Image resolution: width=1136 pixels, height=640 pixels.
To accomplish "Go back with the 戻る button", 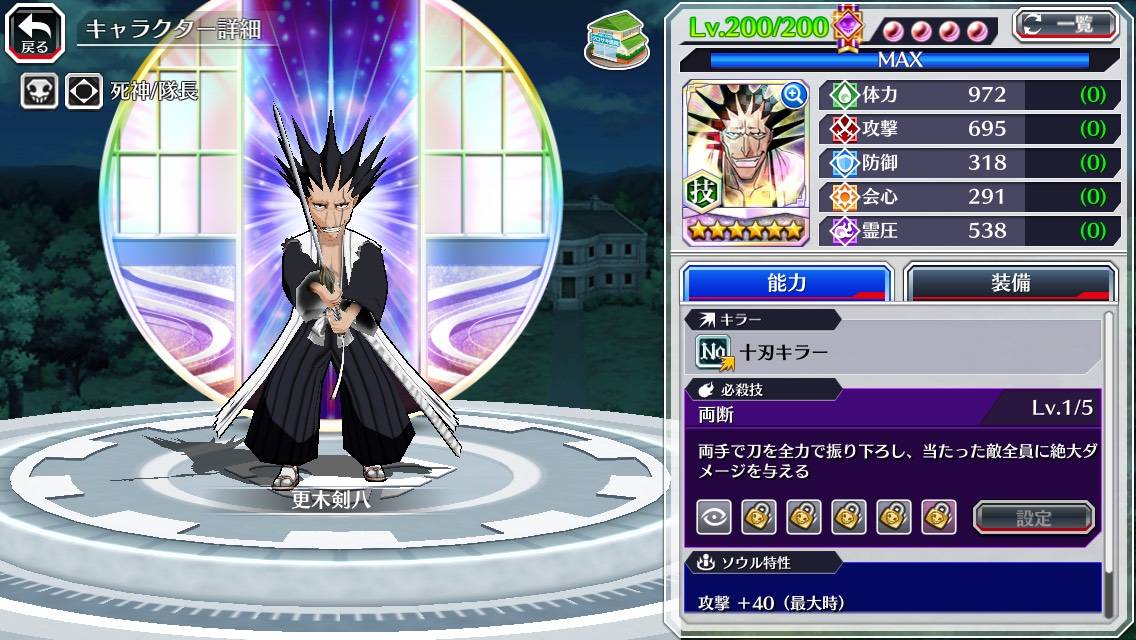I will point(35,29).
